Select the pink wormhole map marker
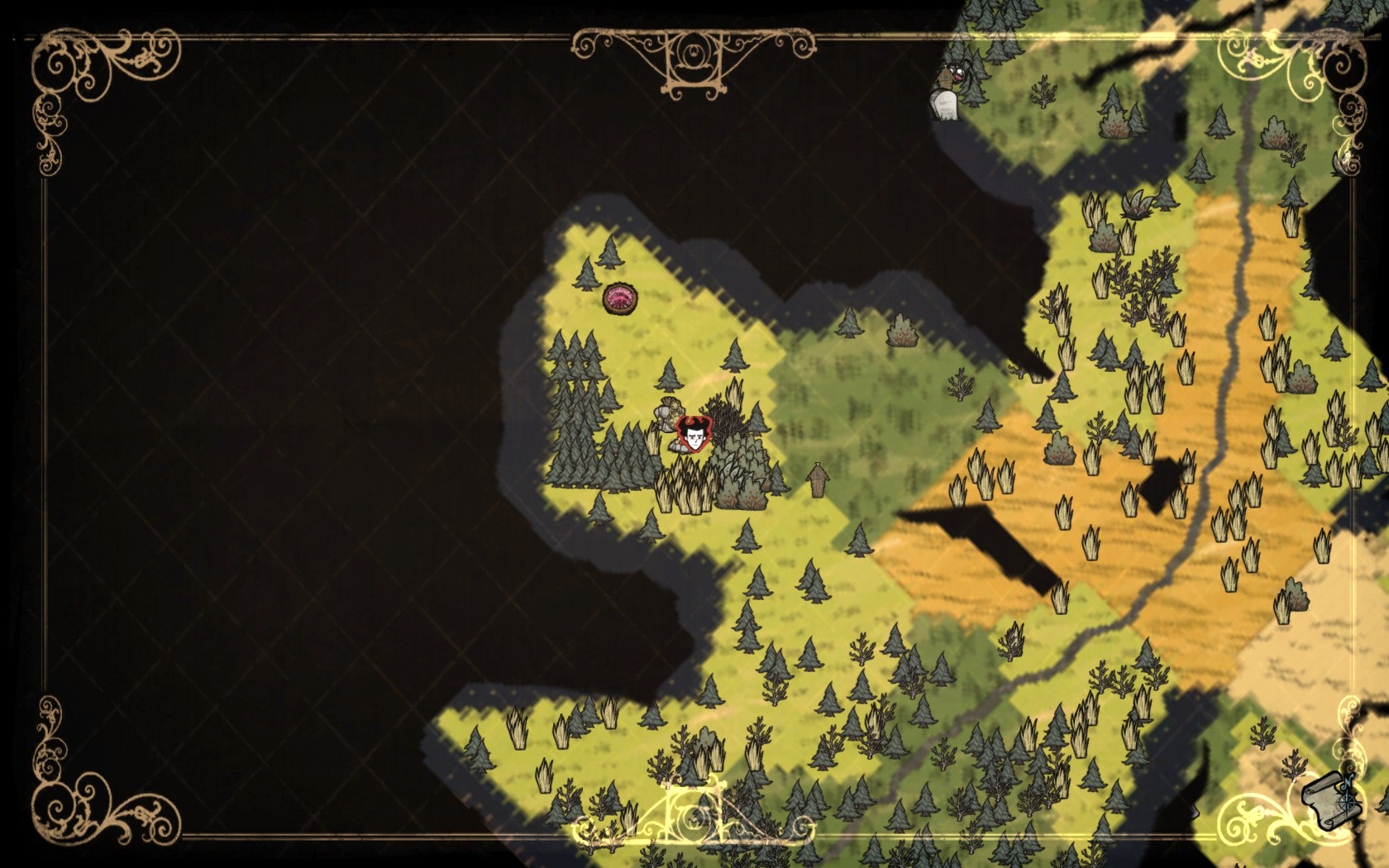Screen dimensions: 1389x868 (x=619, y=298)
